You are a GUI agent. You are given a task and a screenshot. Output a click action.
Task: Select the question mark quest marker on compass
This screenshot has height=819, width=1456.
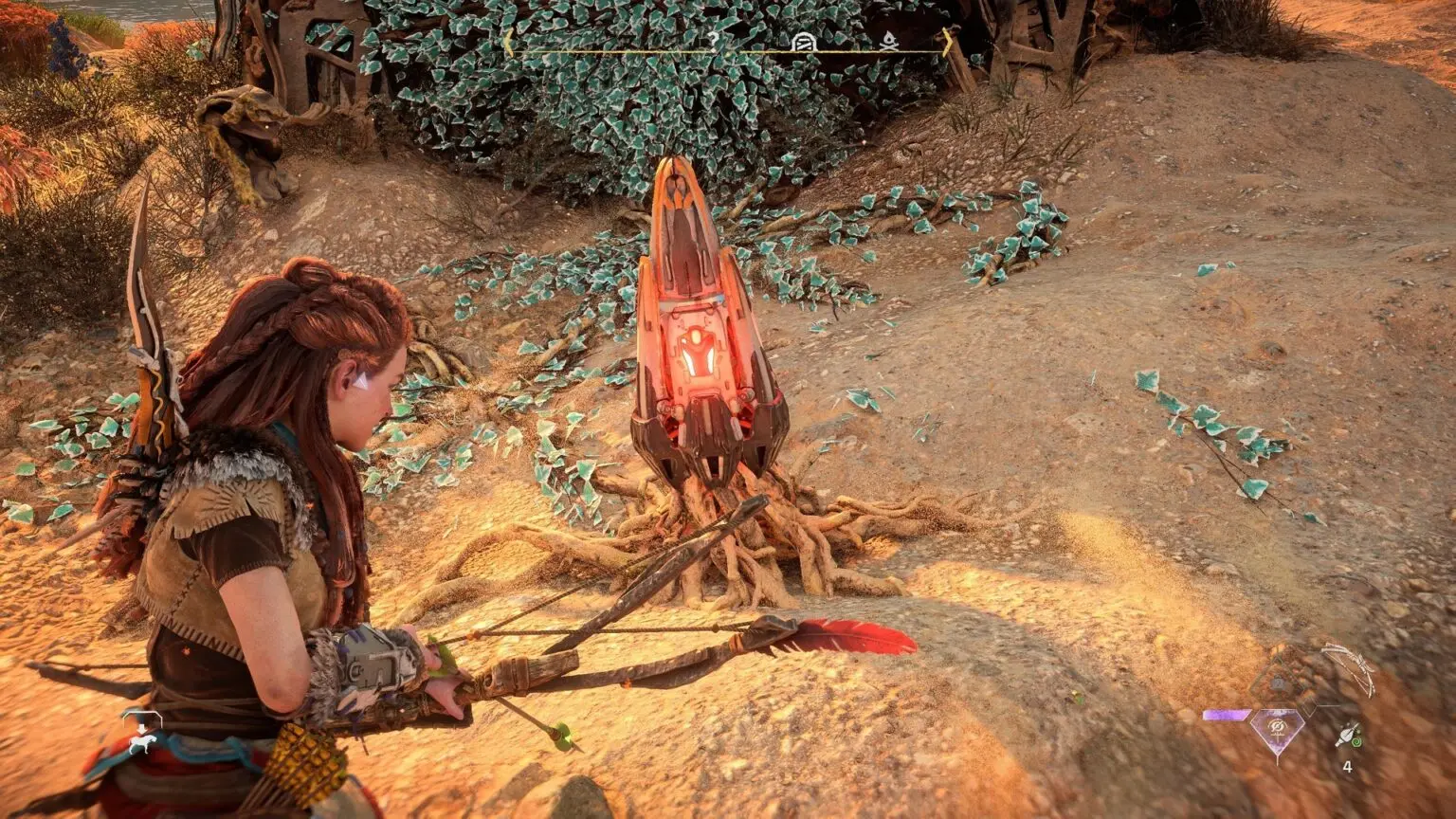tap(714, 41)
